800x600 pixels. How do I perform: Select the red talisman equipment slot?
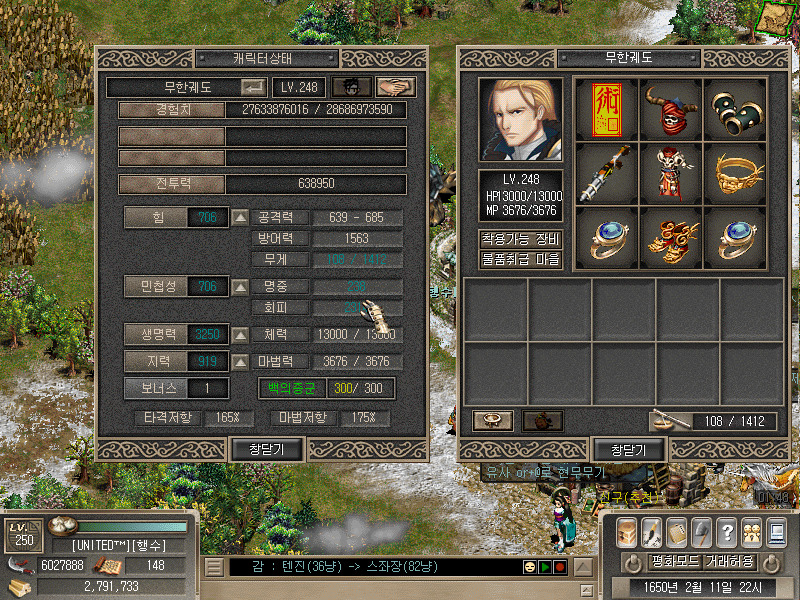607,109
